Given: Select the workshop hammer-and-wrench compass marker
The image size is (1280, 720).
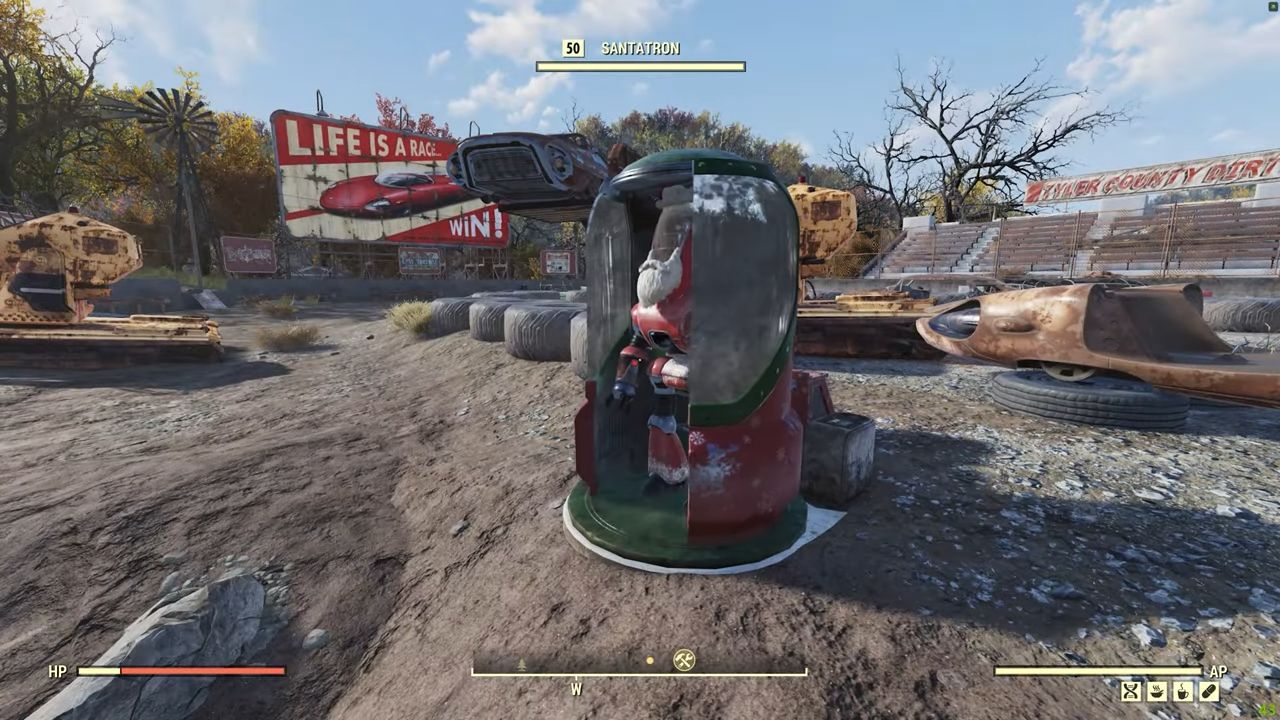Looking at the screenshot, I should [x=683, y=660].
